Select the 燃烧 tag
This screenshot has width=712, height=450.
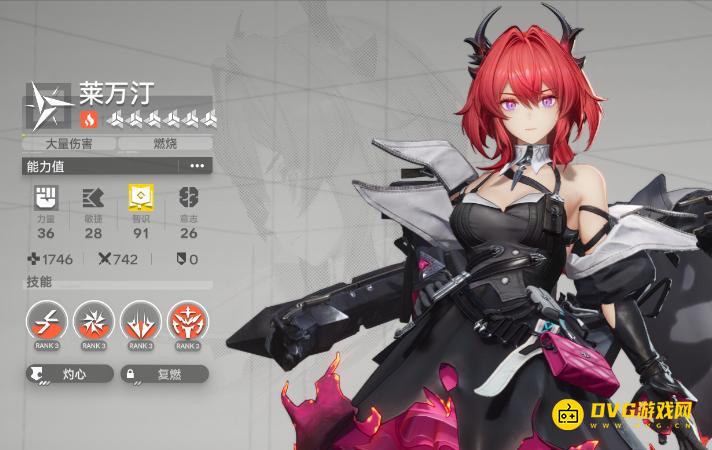tap(164, 144)
